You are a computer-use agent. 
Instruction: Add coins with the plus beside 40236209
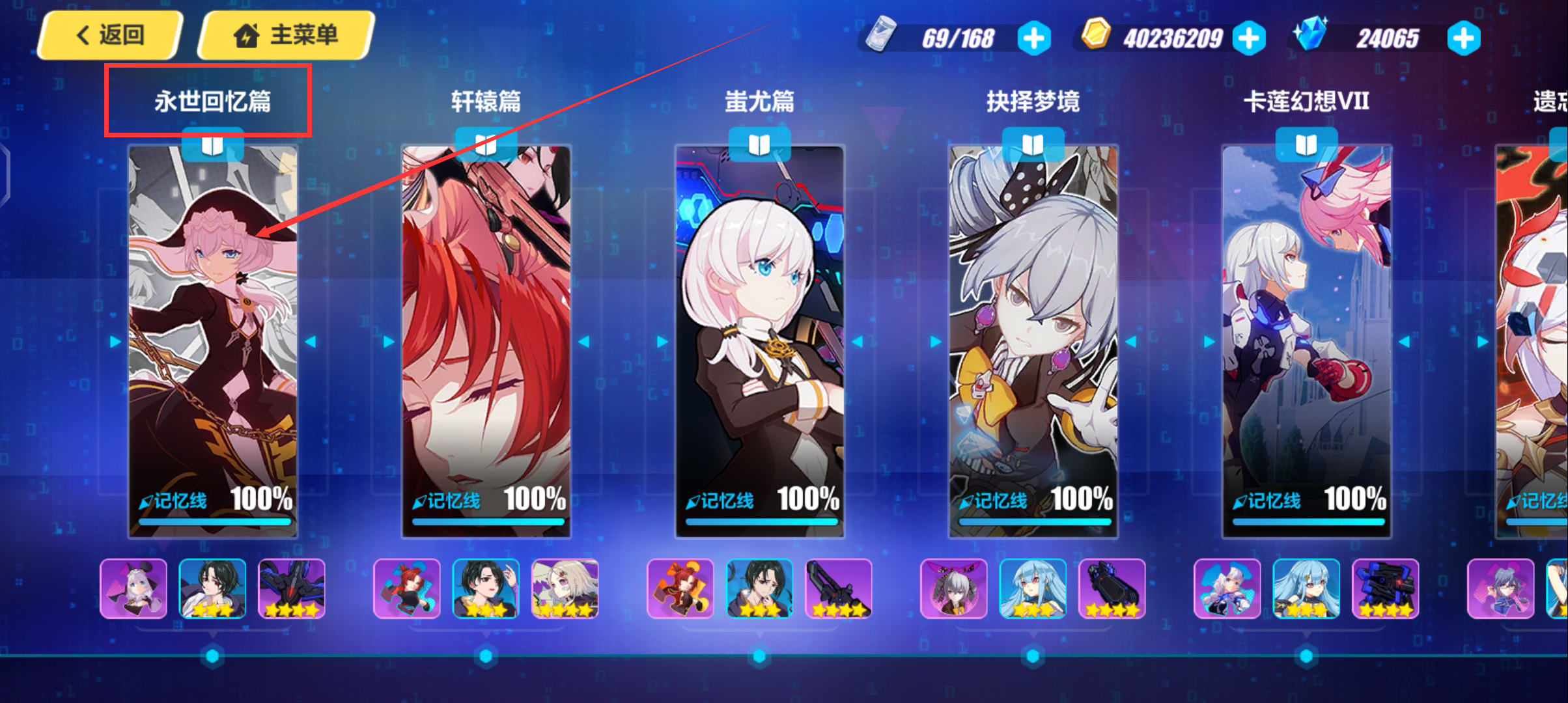coord(1249,38)
